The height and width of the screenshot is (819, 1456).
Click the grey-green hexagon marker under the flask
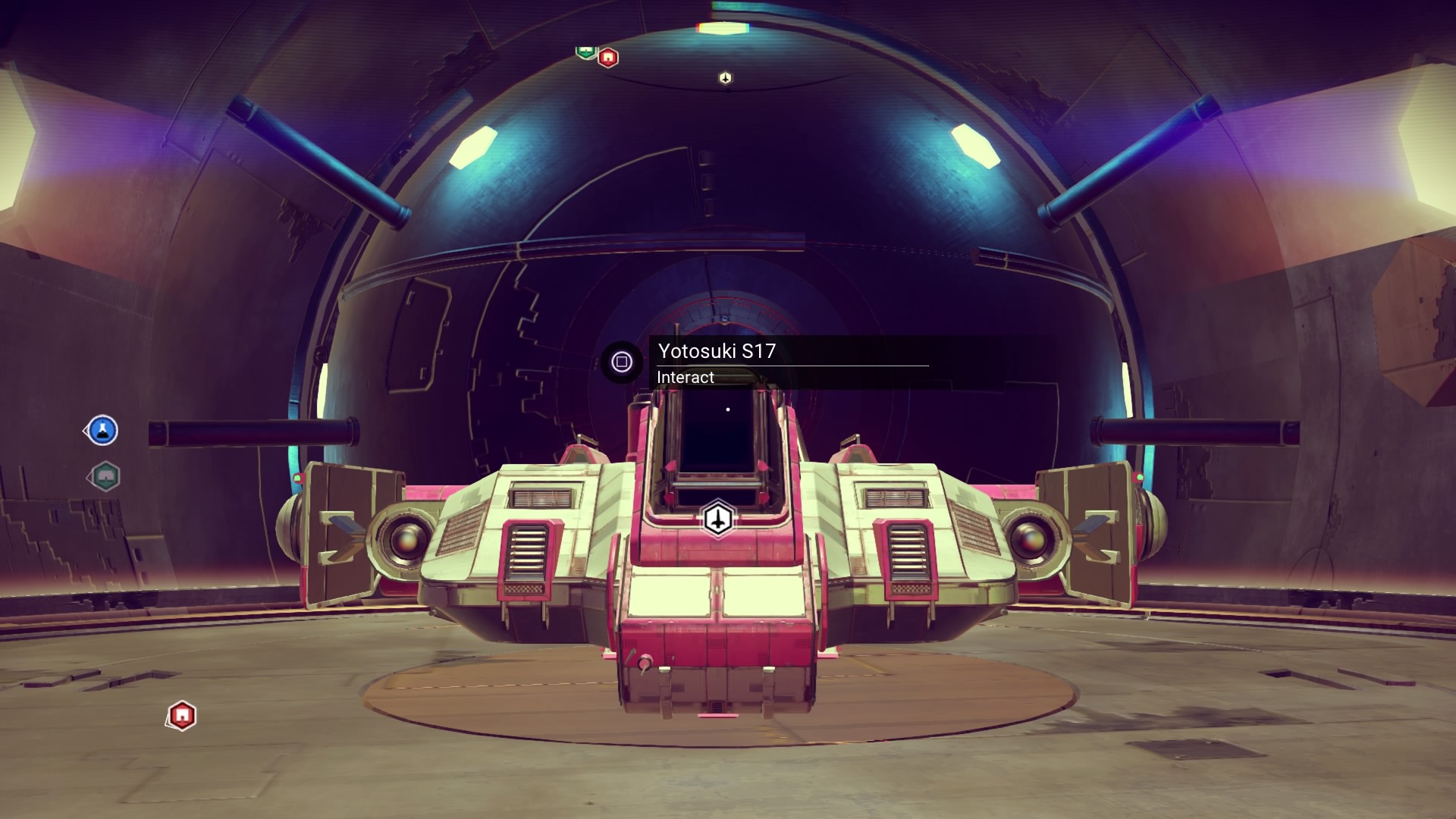point(105,476)
